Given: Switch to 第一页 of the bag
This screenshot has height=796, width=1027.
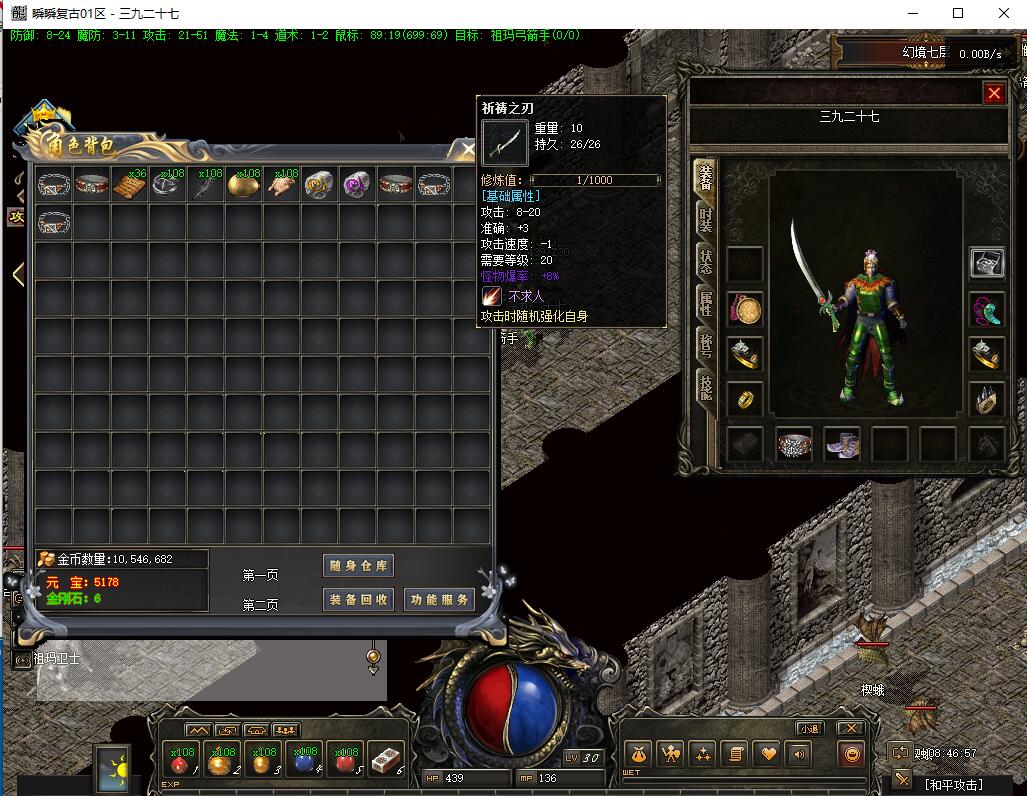Looking at the screenshot, I should [x=260, y=575].
